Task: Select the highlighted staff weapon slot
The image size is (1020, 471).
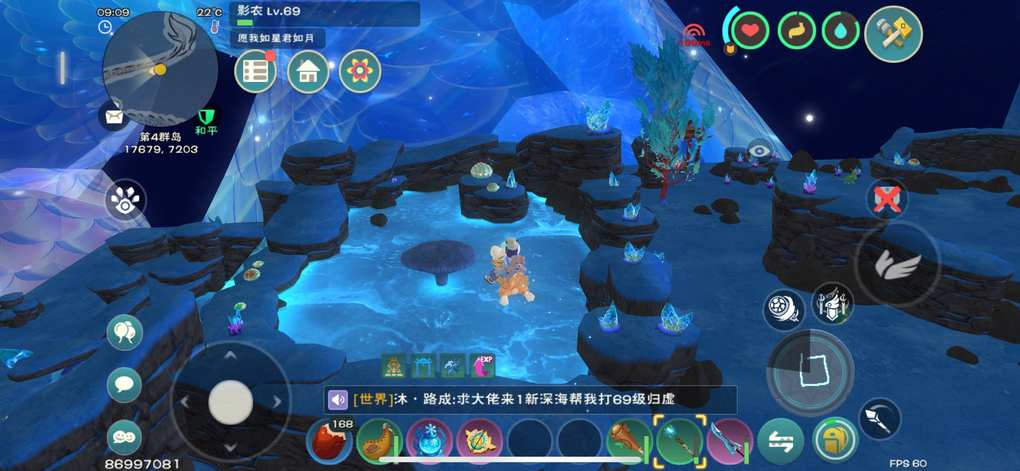Action: click(680, 441)
